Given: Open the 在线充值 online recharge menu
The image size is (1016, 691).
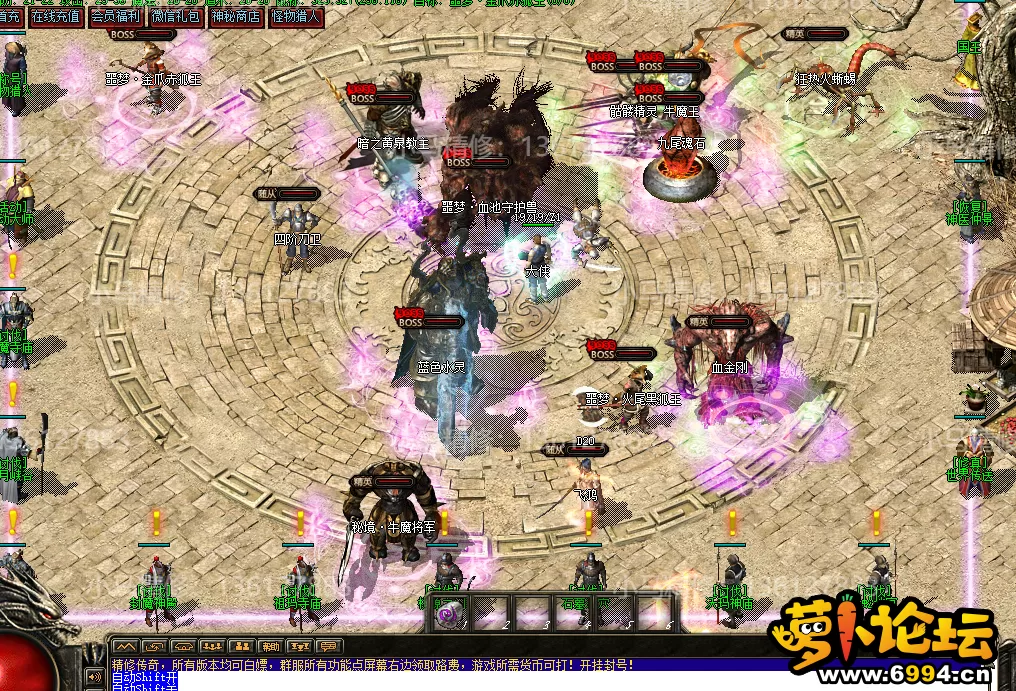Looking at the screenshot, I should pos(56,16).
